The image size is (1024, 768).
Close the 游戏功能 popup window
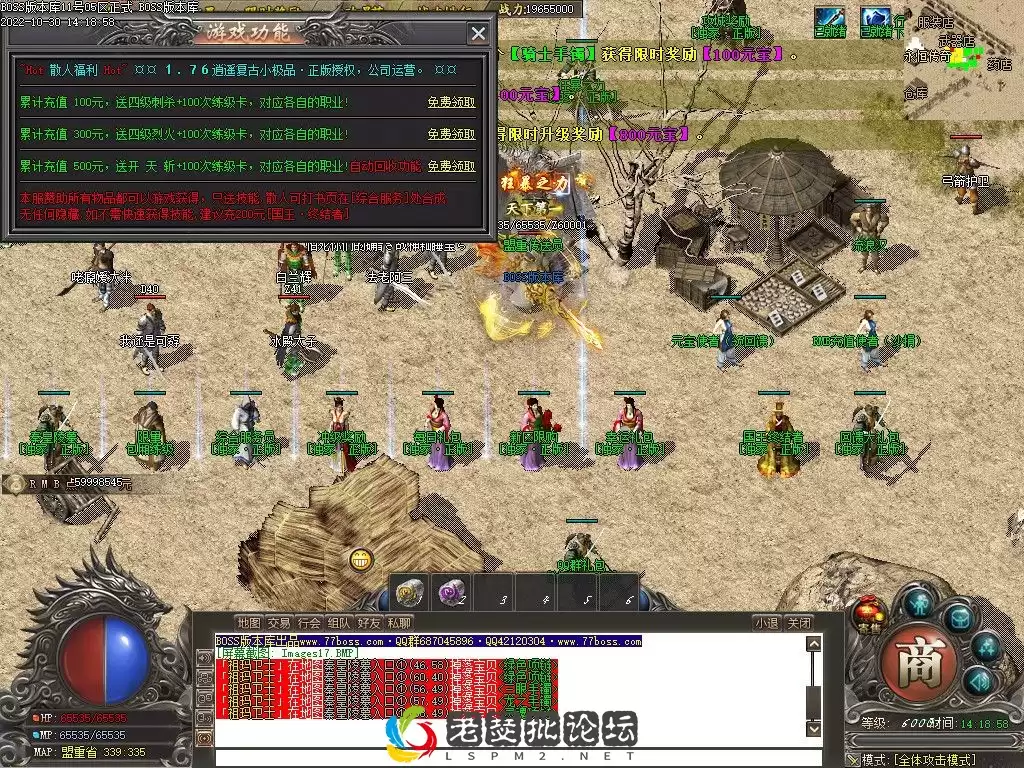coord(479,33)
